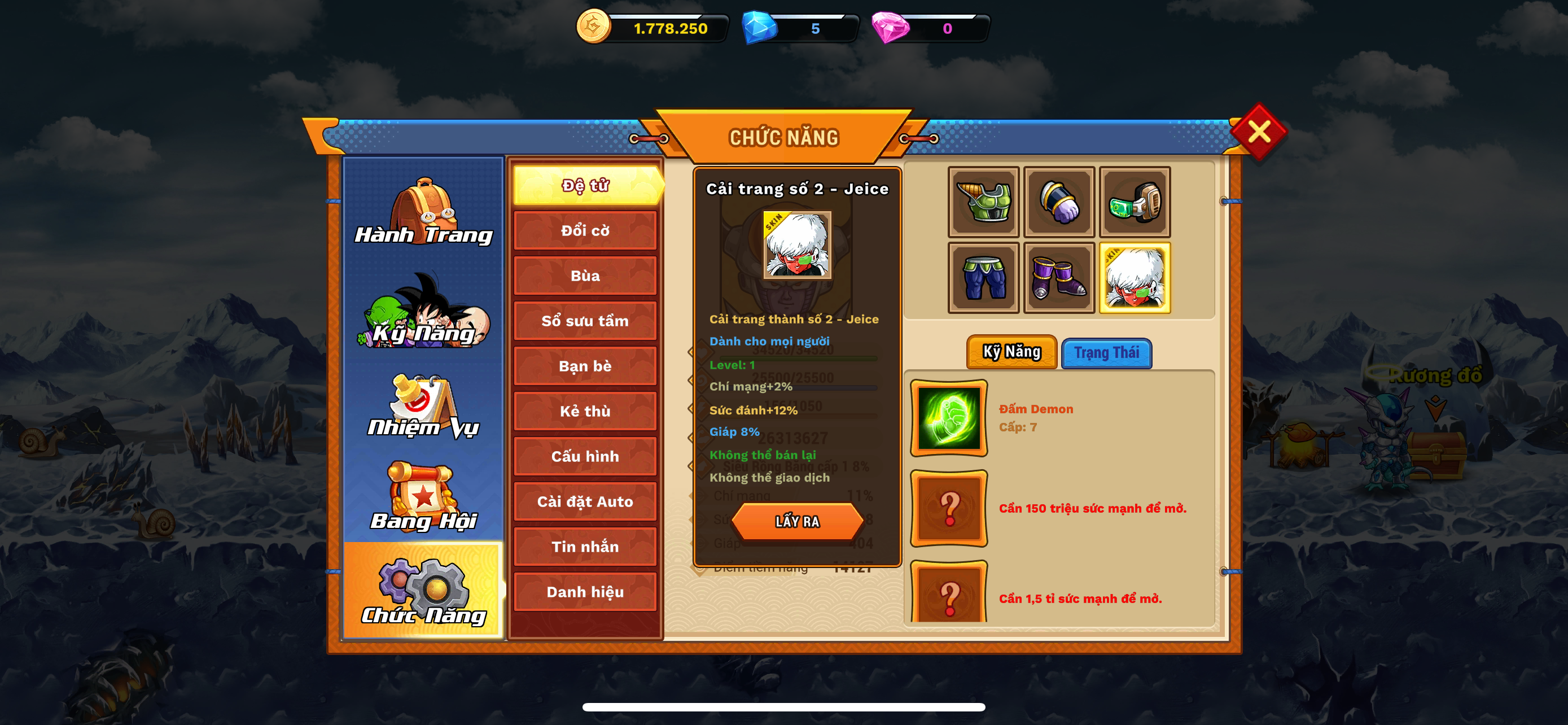Switch to the Kỹ Năng side section
Screen dimensions: 1568x725
pyautogui.click(x=423, y=312)
